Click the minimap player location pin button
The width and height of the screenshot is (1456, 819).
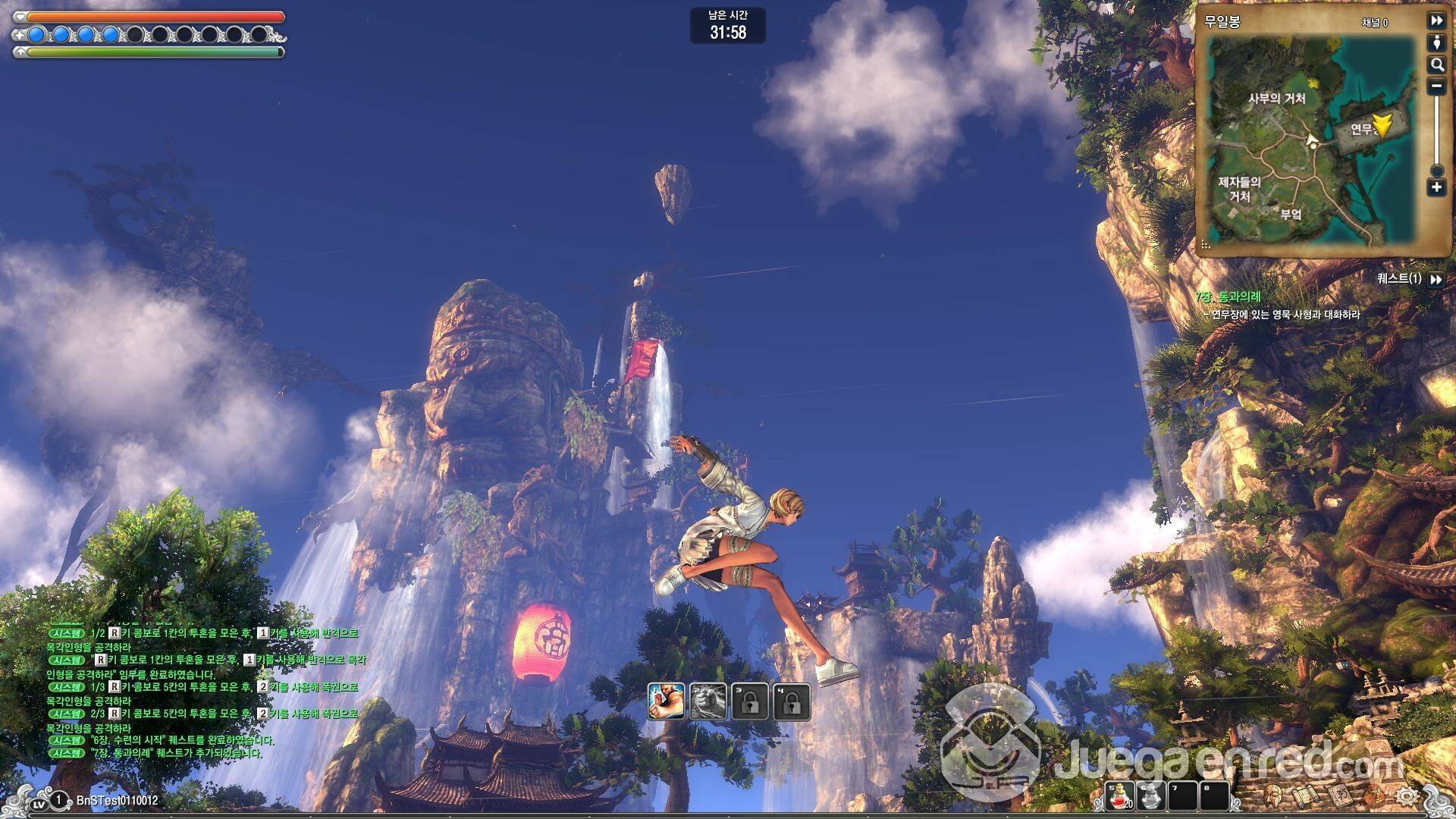[x=1436, y=43]
